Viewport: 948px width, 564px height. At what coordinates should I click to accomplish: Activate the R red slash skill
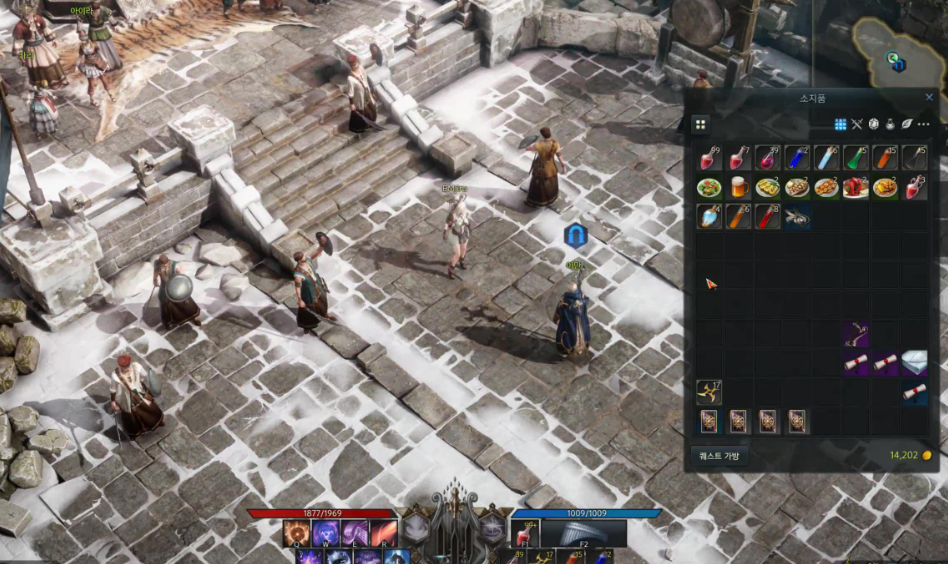pos(384,533)
